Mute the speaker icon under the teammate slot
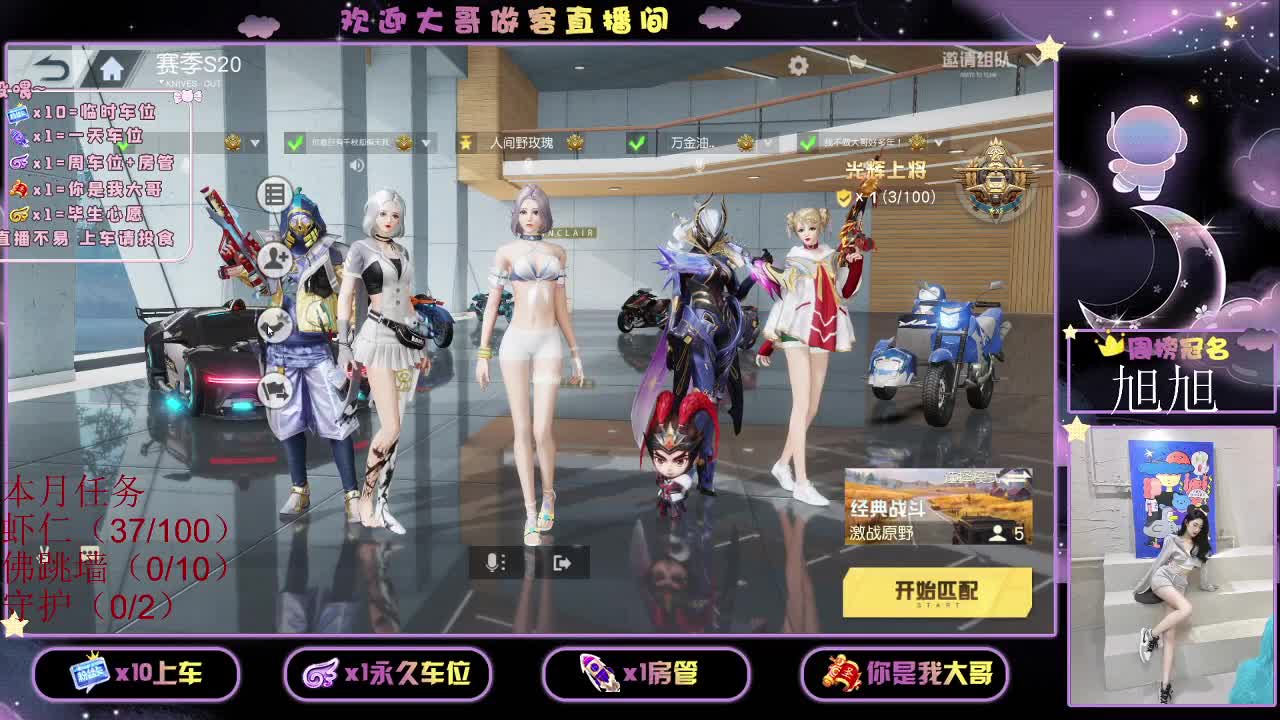The image size is (1280, 720). pyautogui.click(x=356, y=164)
